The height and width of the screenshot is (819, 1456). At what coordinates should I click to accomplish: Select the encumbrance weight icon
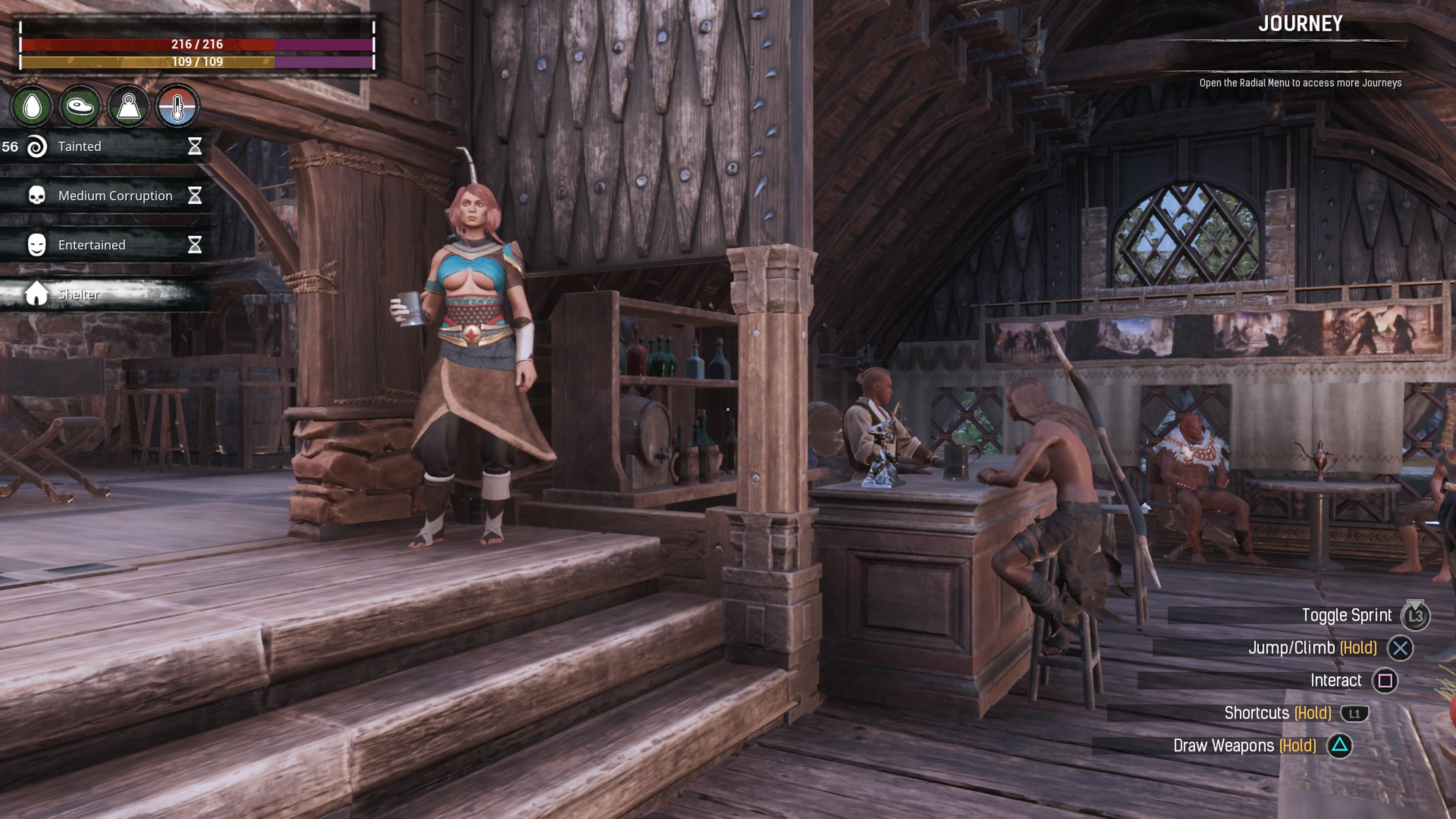[129, 106]
